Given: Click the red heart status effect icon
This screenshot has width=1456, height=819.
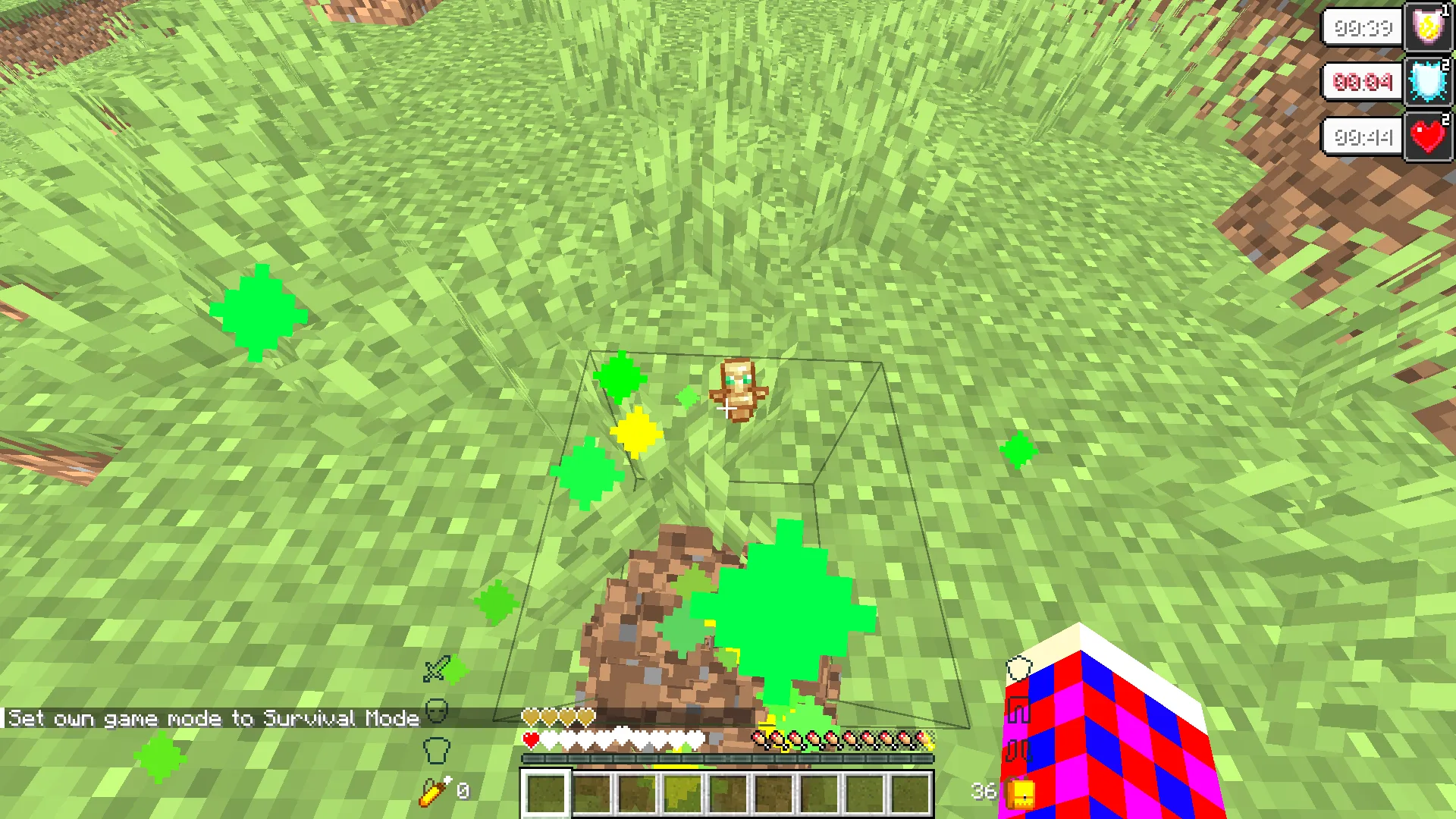Looking at the screenshot, I should click(x=1428, y=137).
